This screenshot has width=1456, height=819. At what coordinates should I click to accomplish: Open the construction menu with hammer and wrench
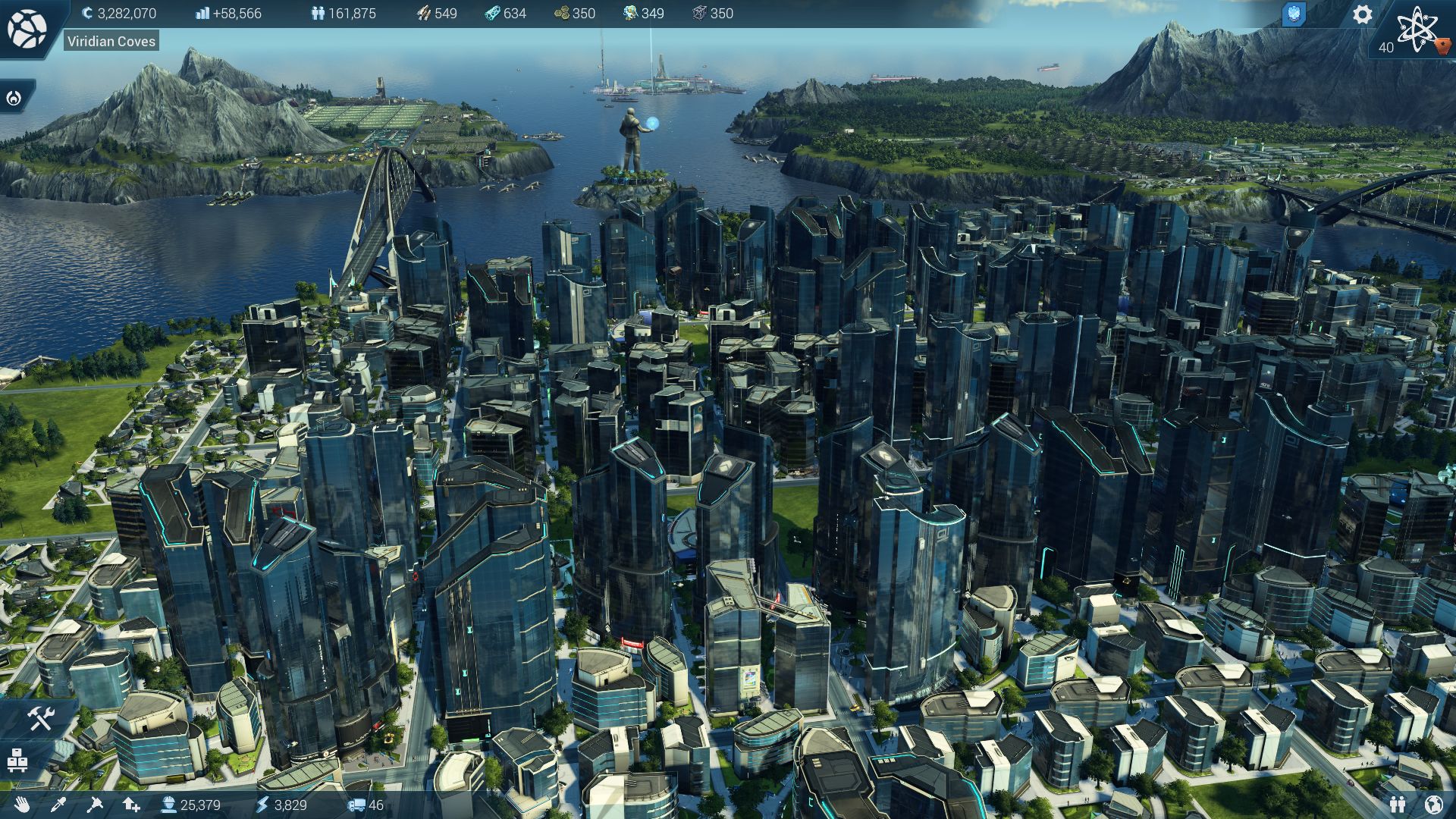[39, 718]
